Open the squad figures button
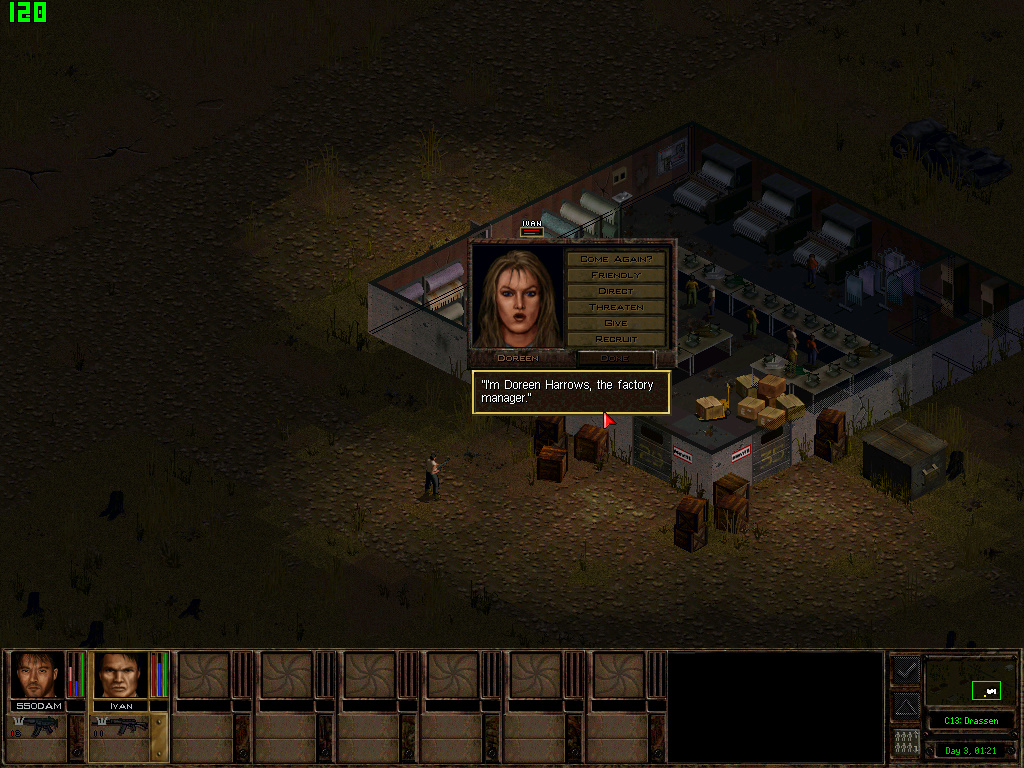 point(905,743)
